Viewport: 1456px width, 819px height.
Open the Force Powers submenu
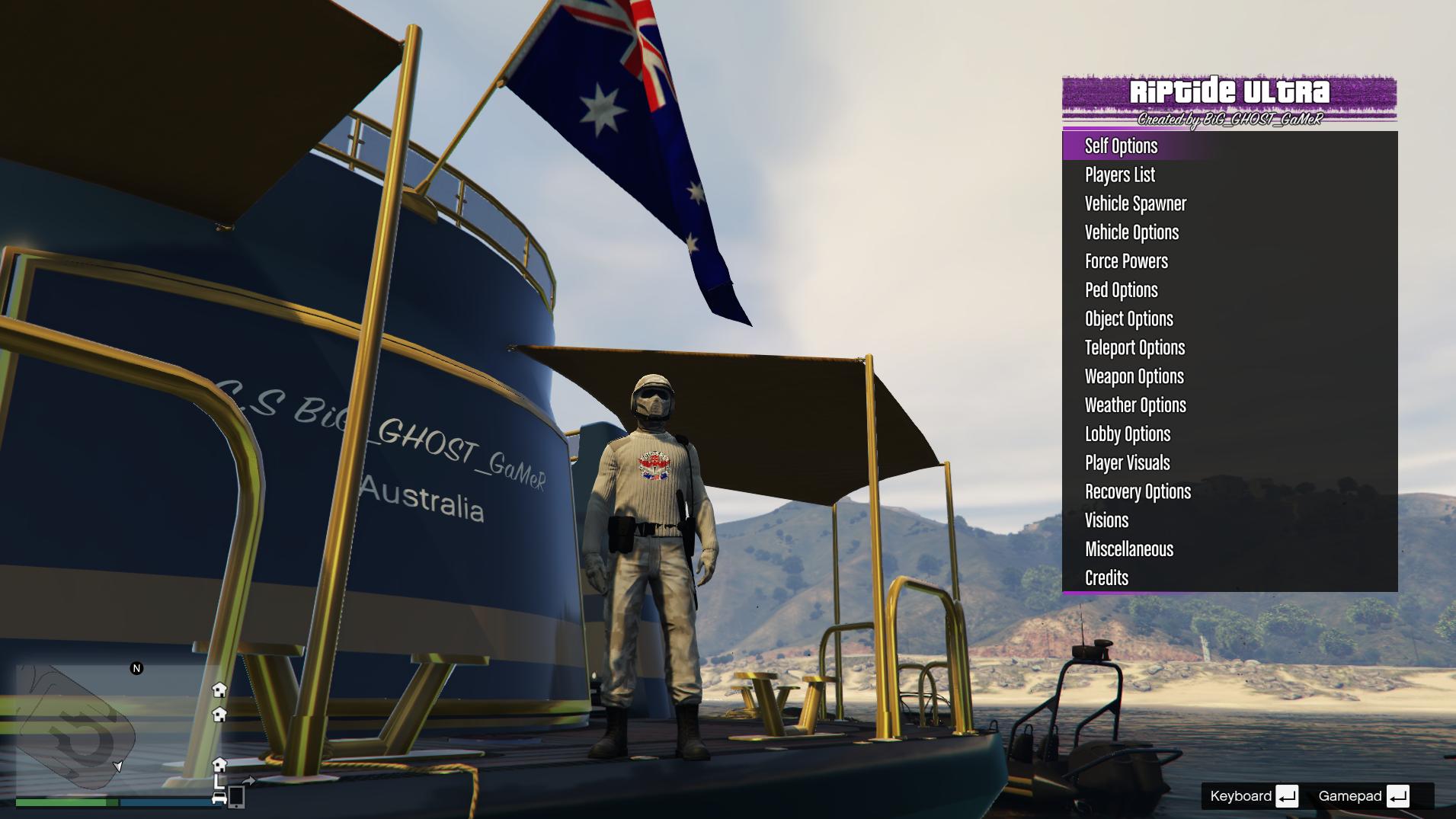(x=1126, y=261)
